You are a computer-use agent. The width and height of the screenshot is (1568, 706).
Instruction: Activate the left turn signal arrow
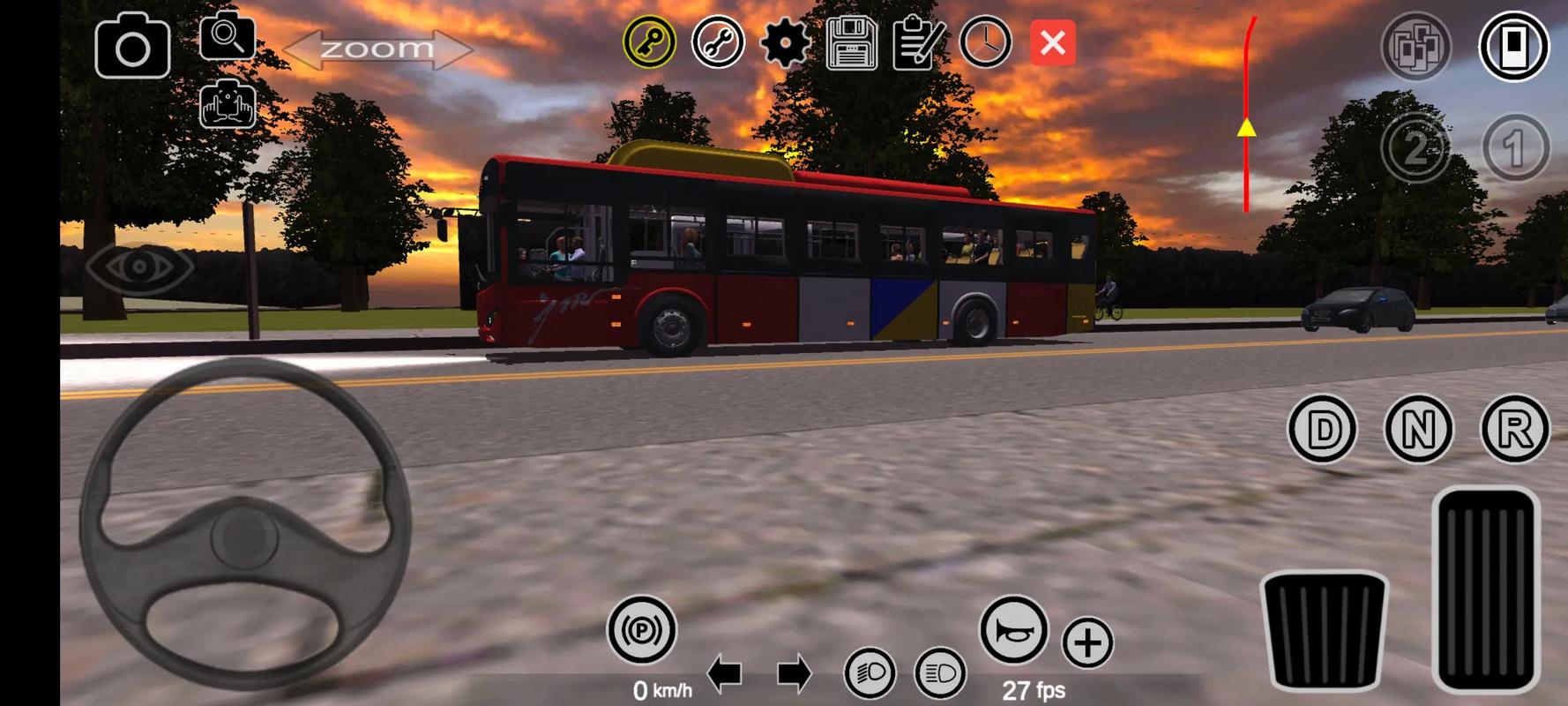coord(725,675)
